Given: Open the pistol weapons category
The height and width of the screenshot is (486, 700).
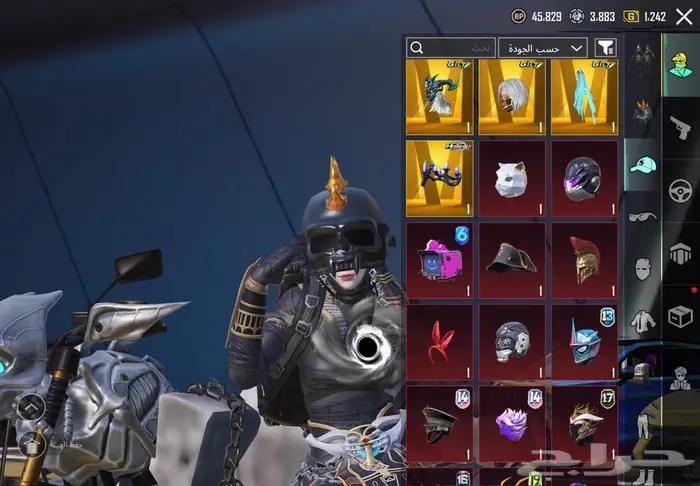Looking at the screenshot, I should pos(681,126).
